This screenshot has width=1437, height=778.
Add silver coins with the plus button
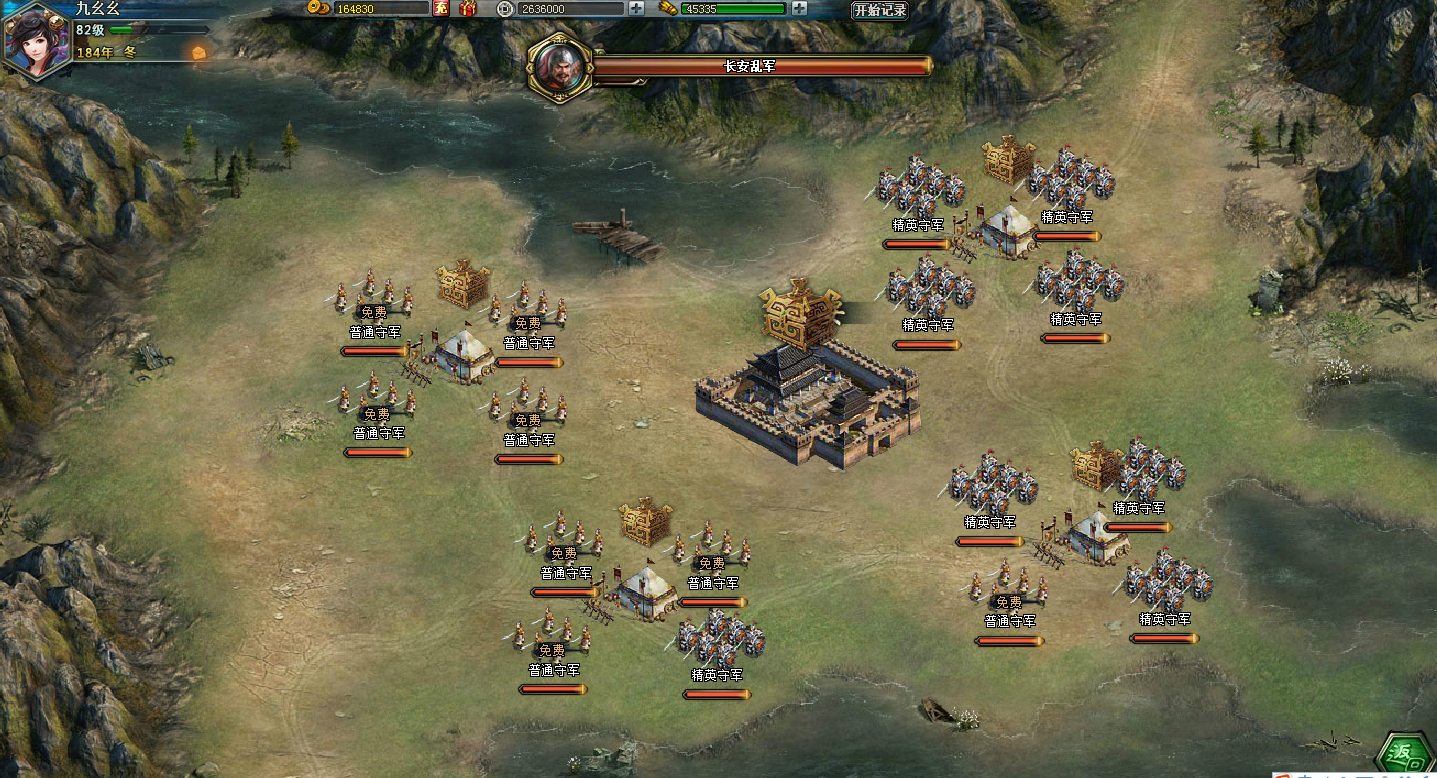pos(637,8)
